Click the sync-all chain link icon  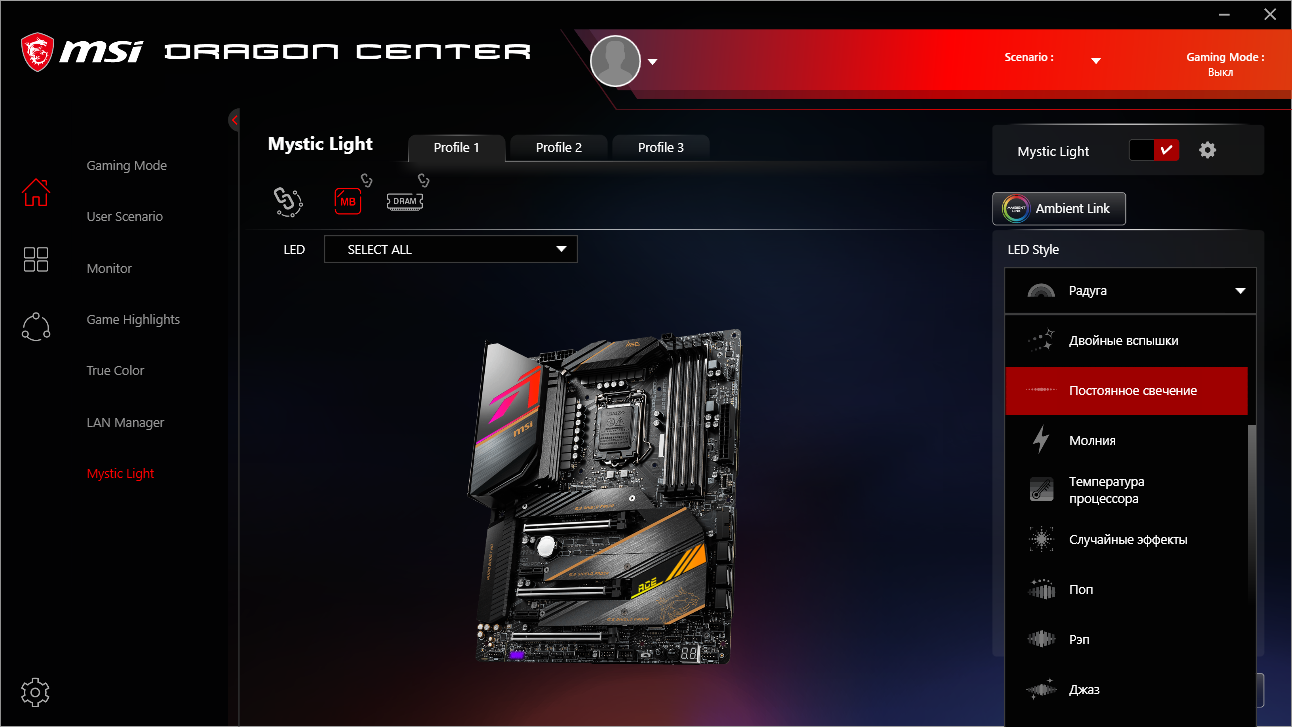(x=288, y=201)
